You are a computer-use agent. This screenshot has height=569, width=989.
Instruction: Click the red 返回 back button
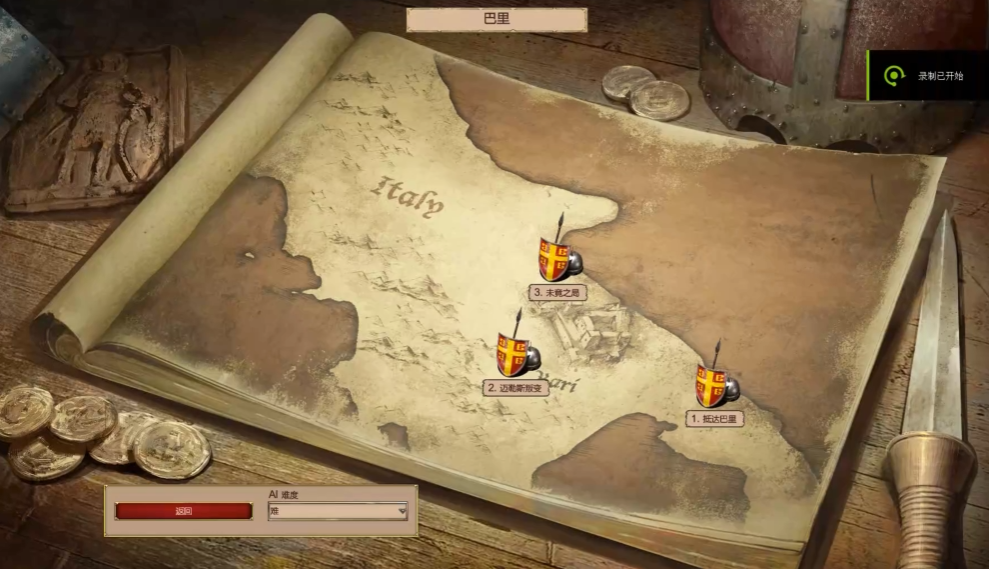tap(183, 511)
